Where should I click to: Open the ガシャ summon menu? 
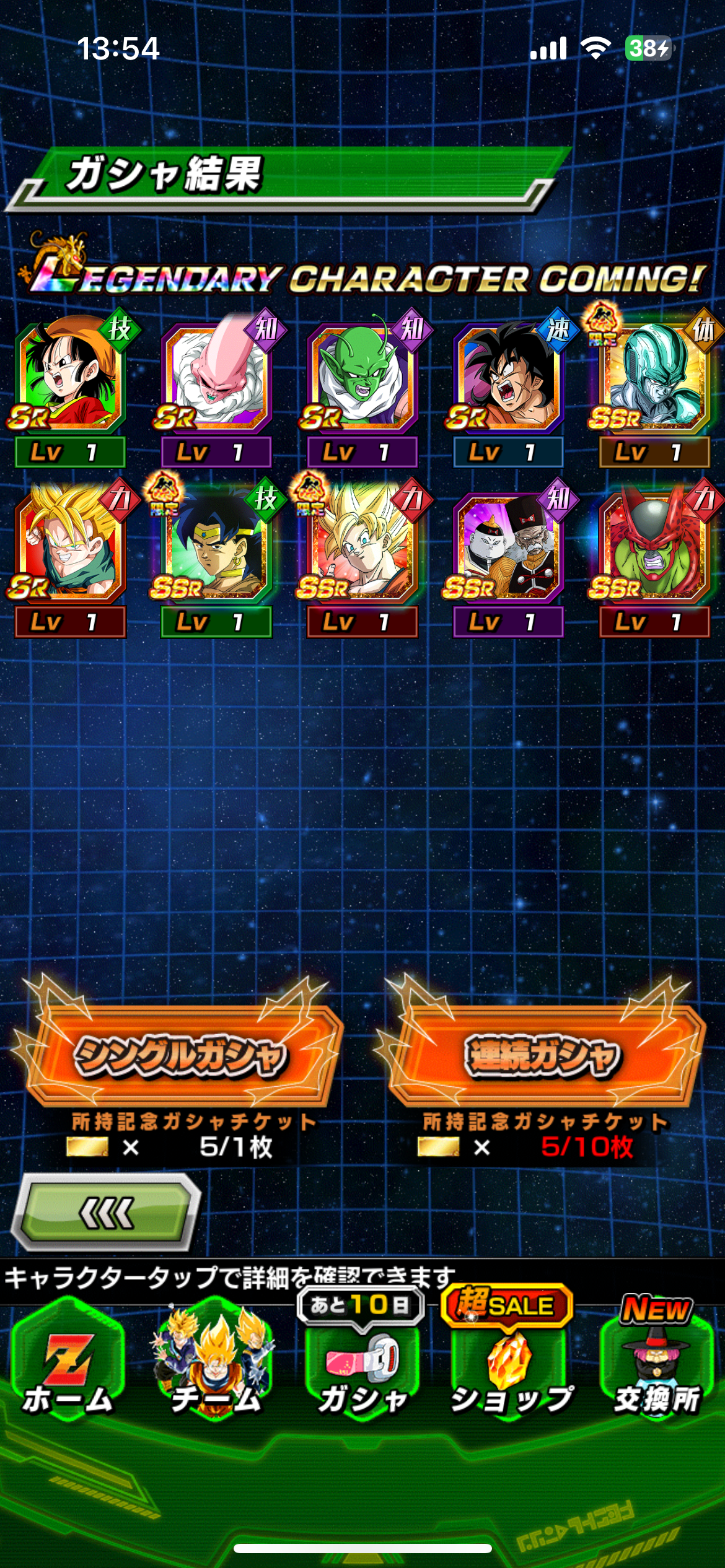coord(362,1369)
